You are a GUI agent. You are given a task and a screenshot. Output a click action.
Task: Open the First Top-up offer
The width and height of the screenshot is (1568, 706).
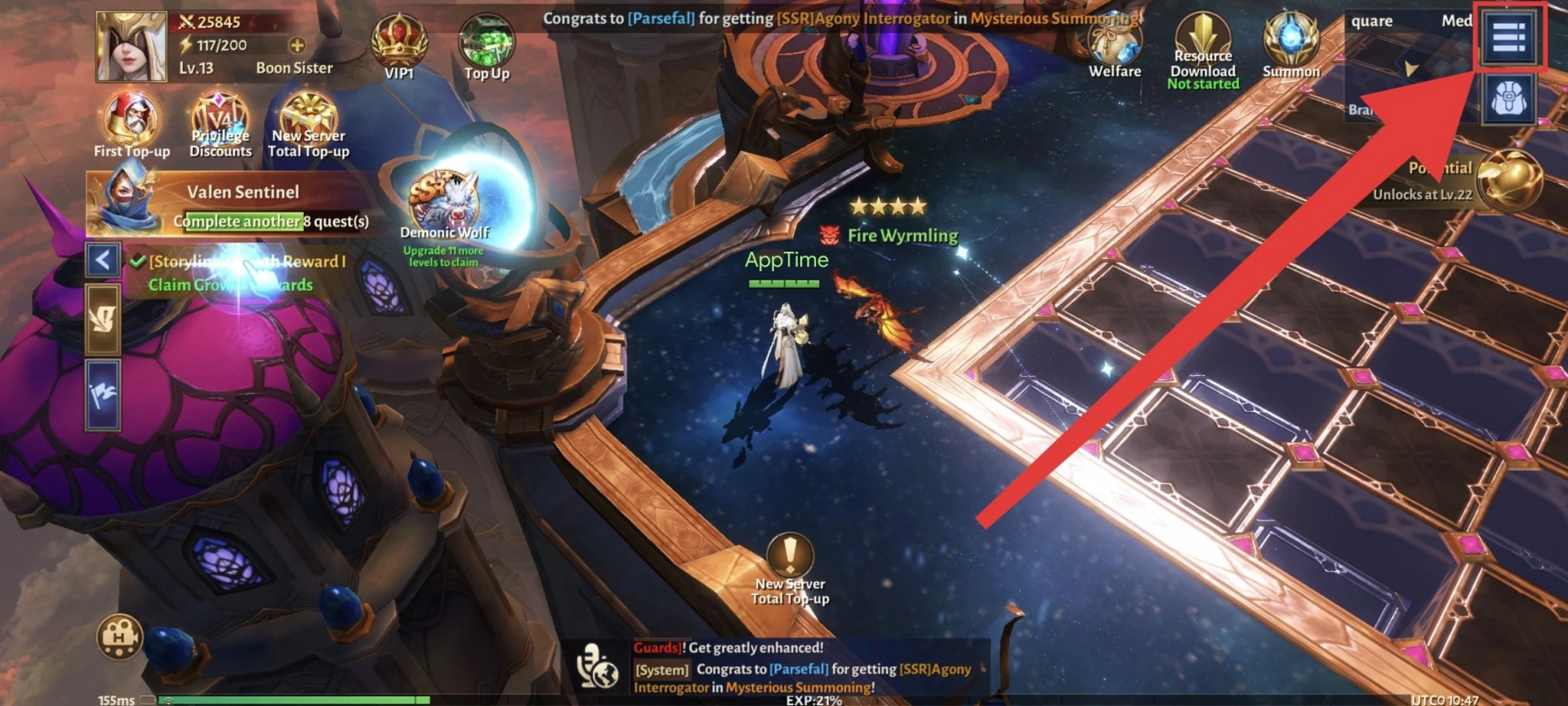coord(131,124)
